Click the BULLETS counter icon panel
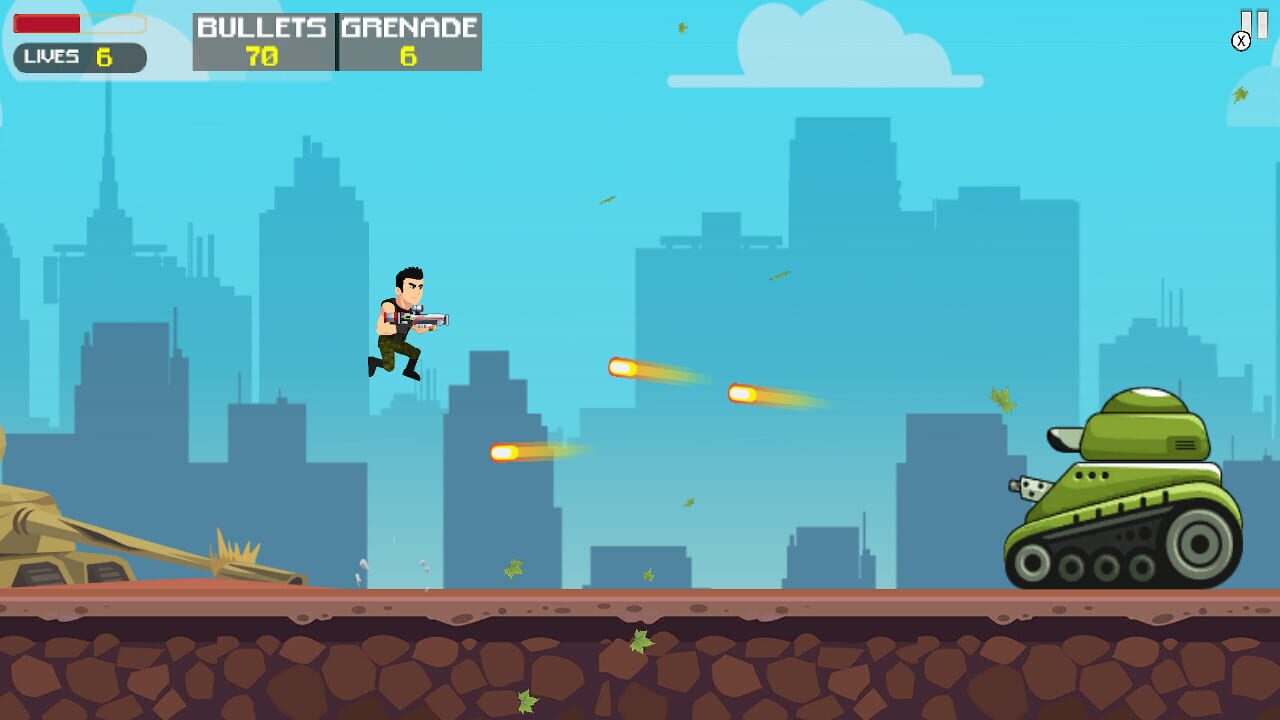 click(262, 42)
